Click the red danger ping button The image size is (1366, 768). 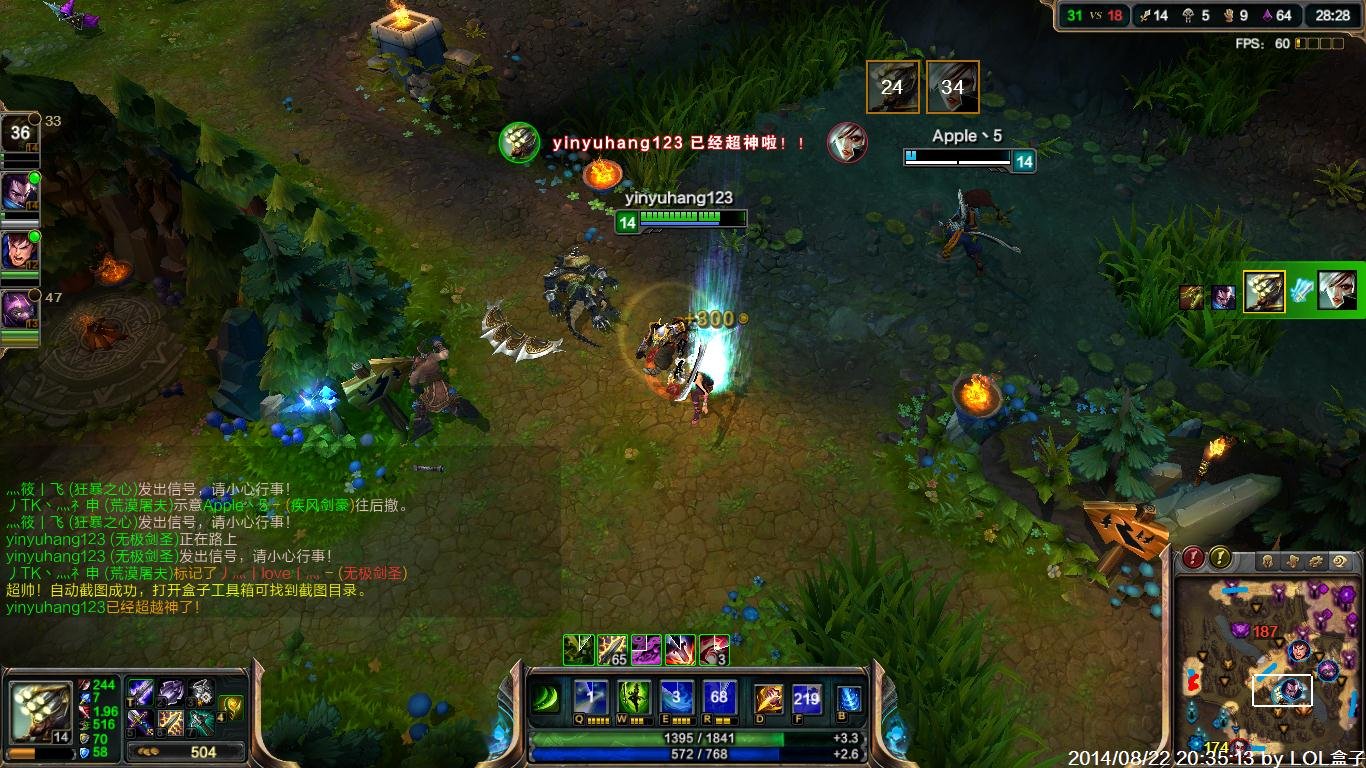tap(1193, 558)
